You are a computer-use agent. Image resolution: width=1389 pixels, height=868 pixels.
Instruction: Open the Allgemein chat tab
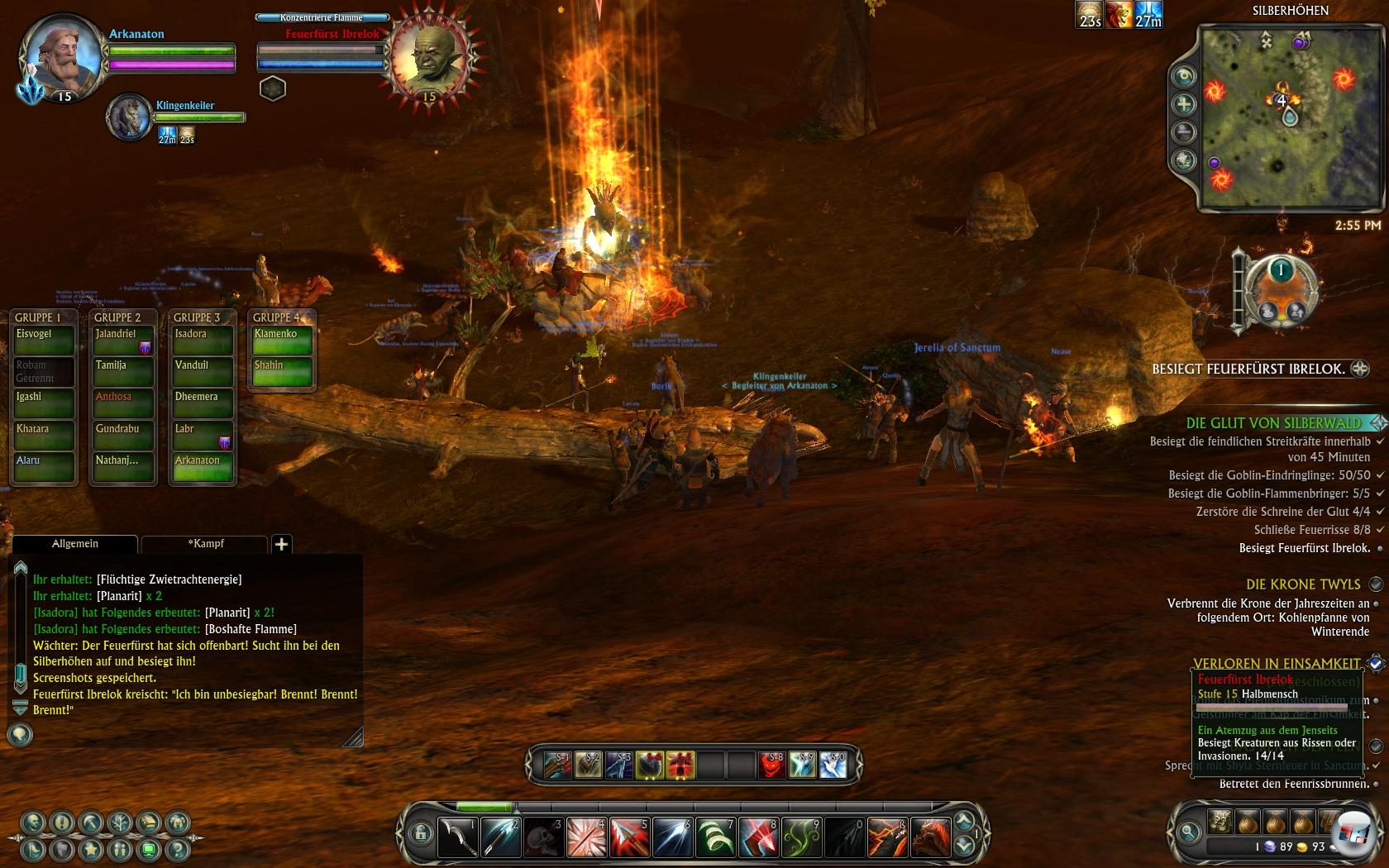click(75, 544)
